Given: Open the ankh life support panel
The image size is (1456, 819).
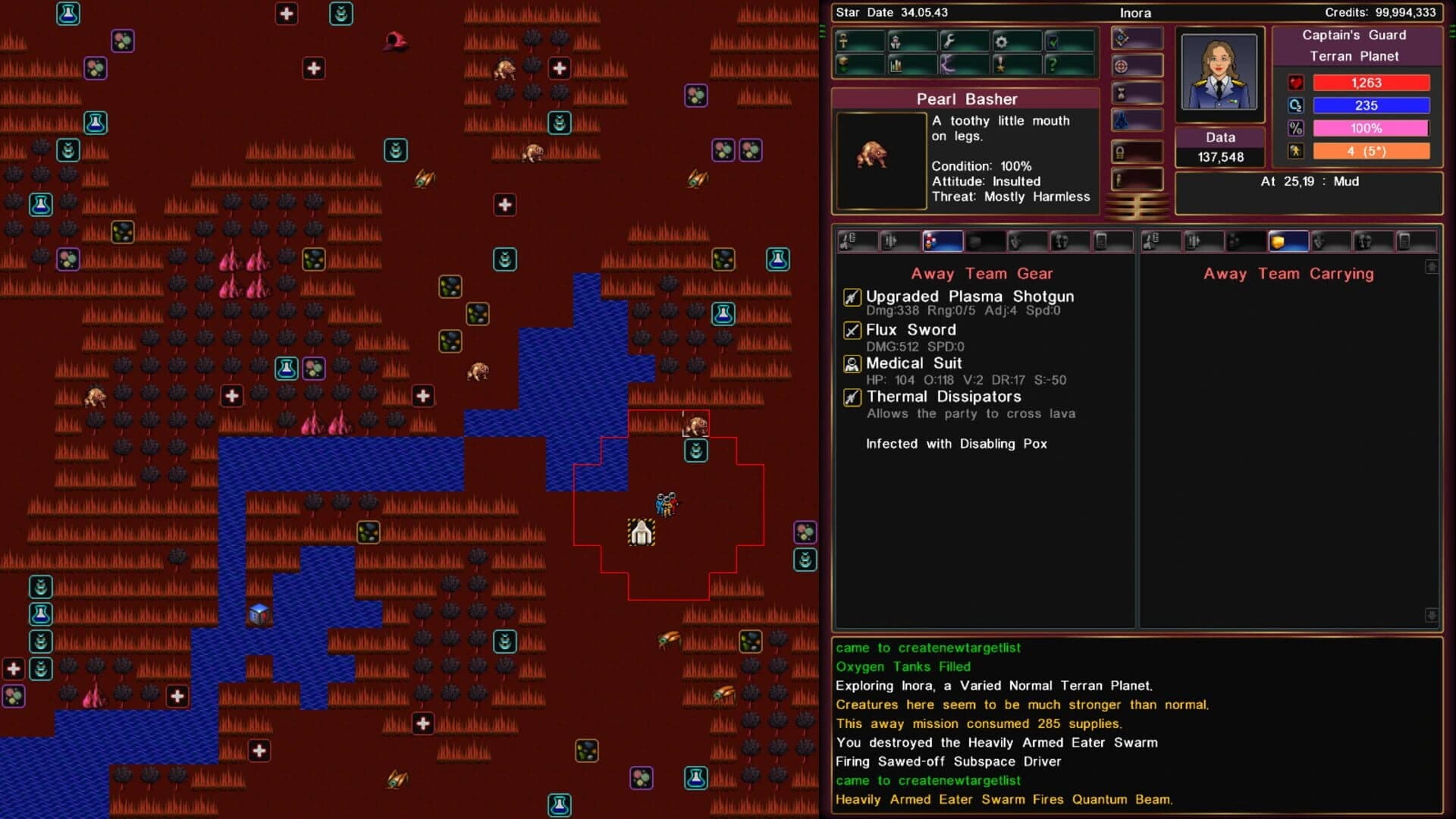Looking at the screenshot, I should [x=844, y=42].
